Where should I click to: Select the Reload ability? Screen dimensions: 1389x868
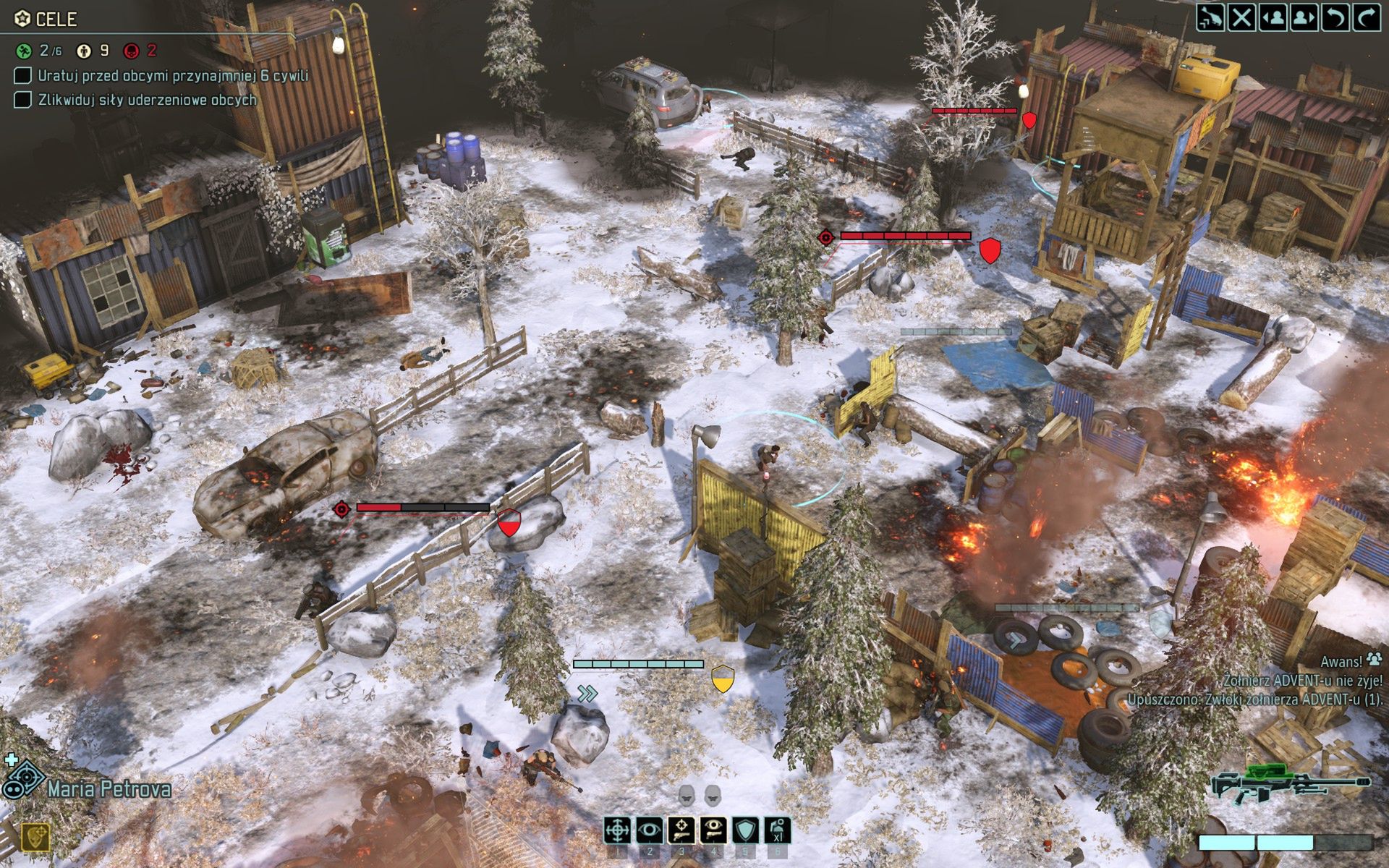pyautogui.click(x=713, y=830)
